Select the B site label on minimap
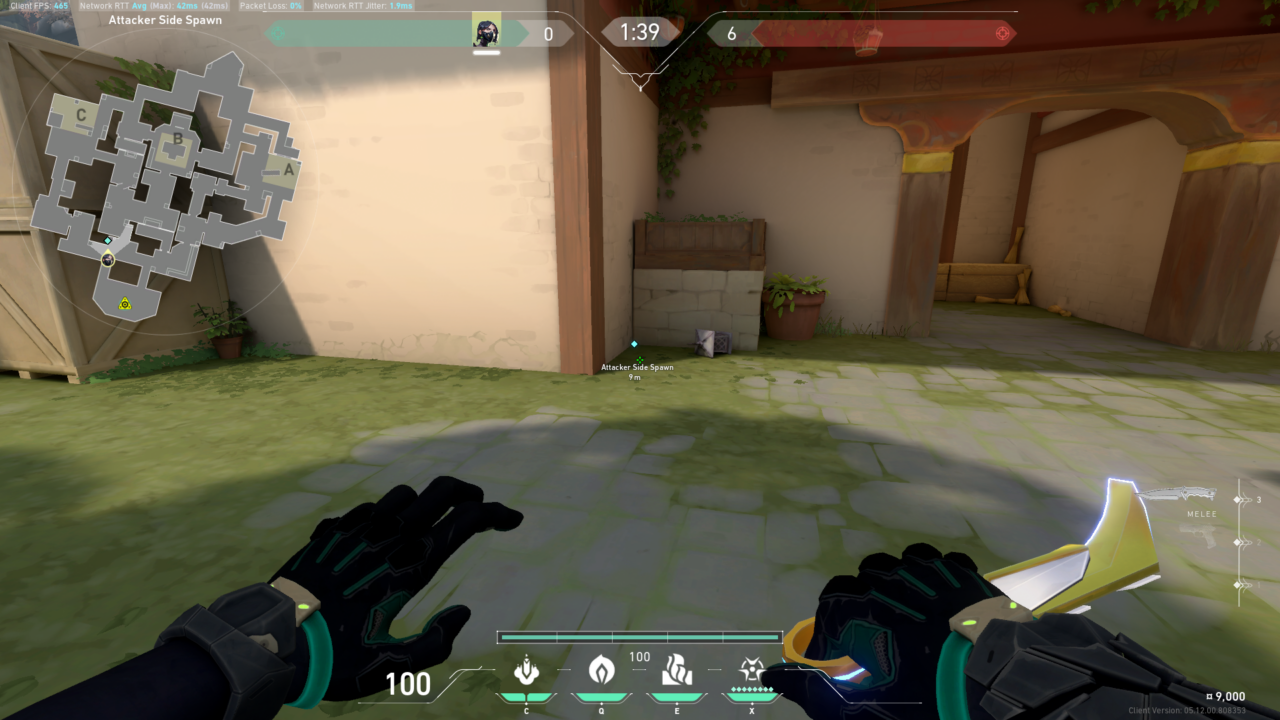 click(x=178, y=139)
